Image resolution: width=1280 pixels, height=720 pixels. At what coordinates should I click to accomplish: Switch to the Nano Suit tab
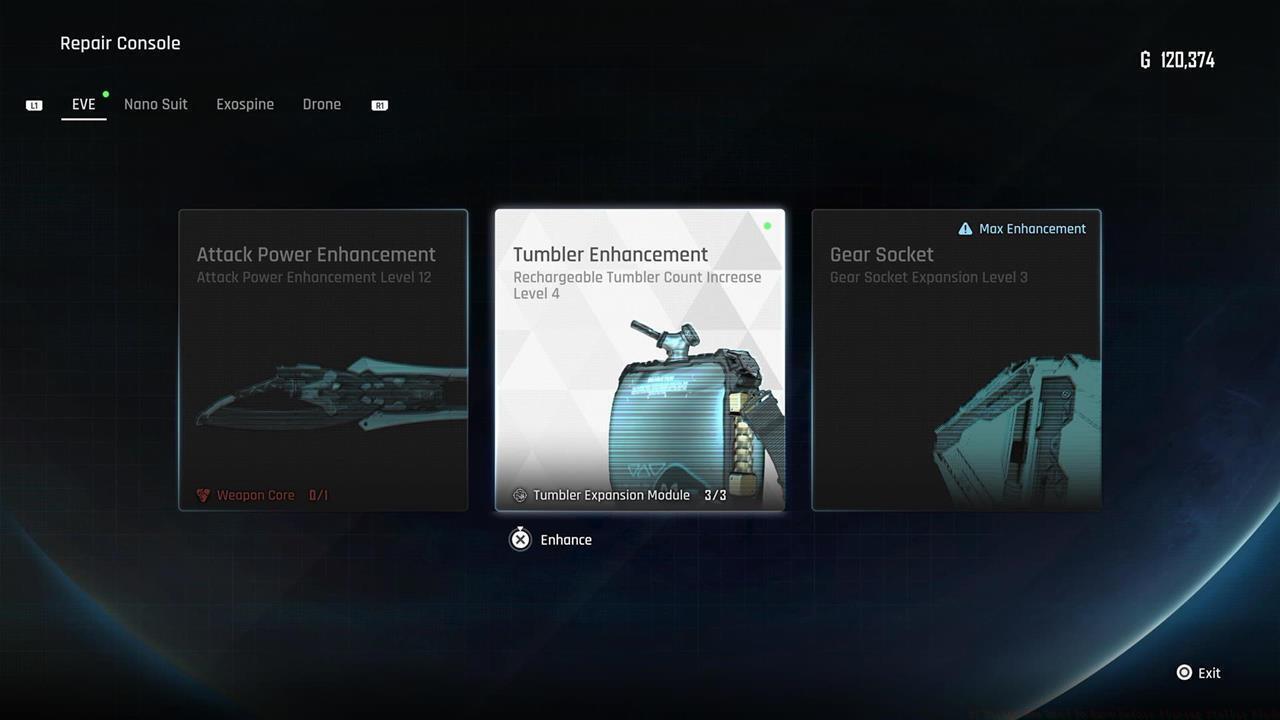(155, 104)
